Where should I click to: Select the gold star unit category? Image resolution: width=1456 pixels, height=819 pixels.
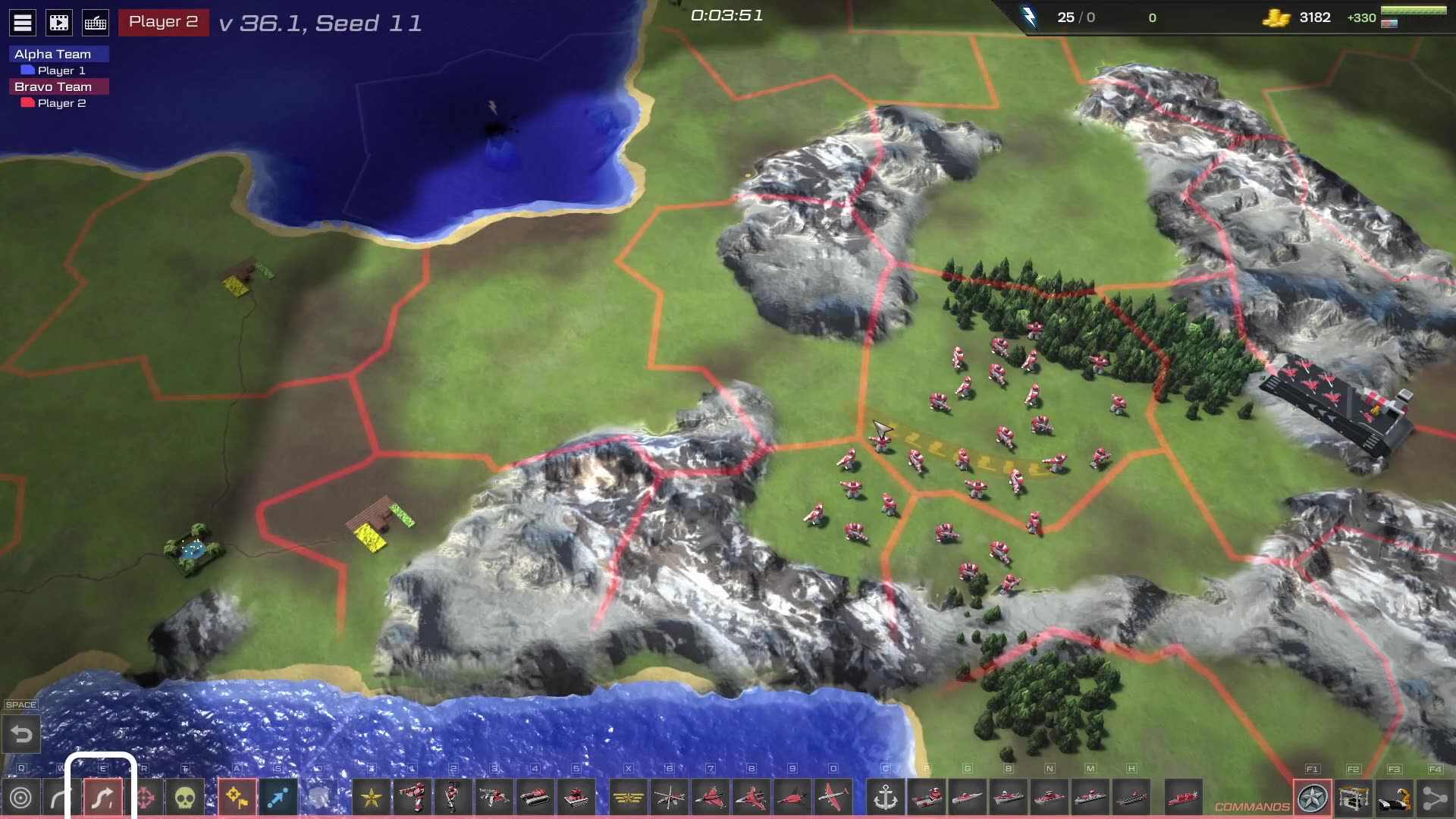coord(372,798)
